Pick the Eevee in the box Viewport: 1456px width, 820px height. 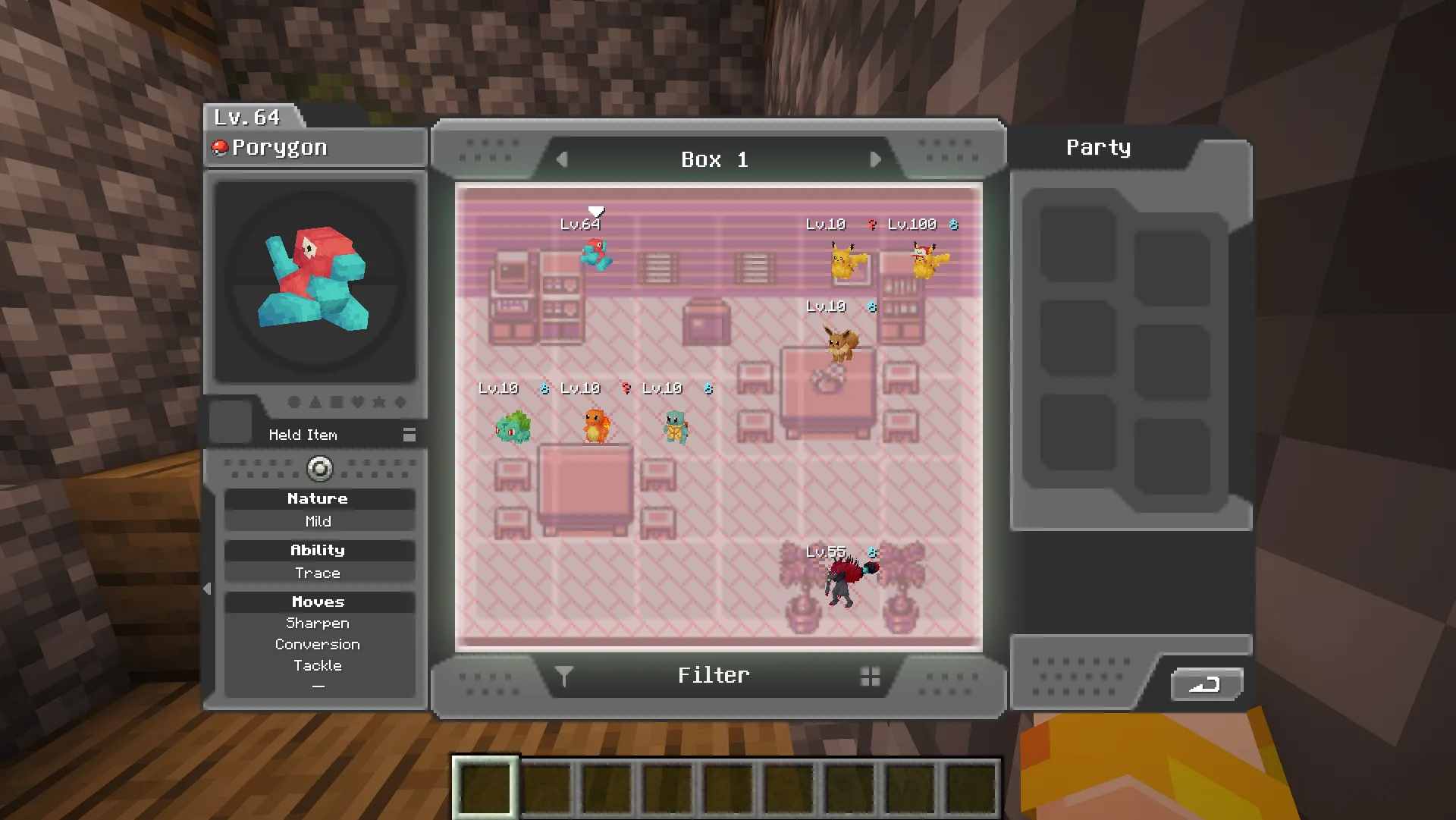tap(842, 343)
